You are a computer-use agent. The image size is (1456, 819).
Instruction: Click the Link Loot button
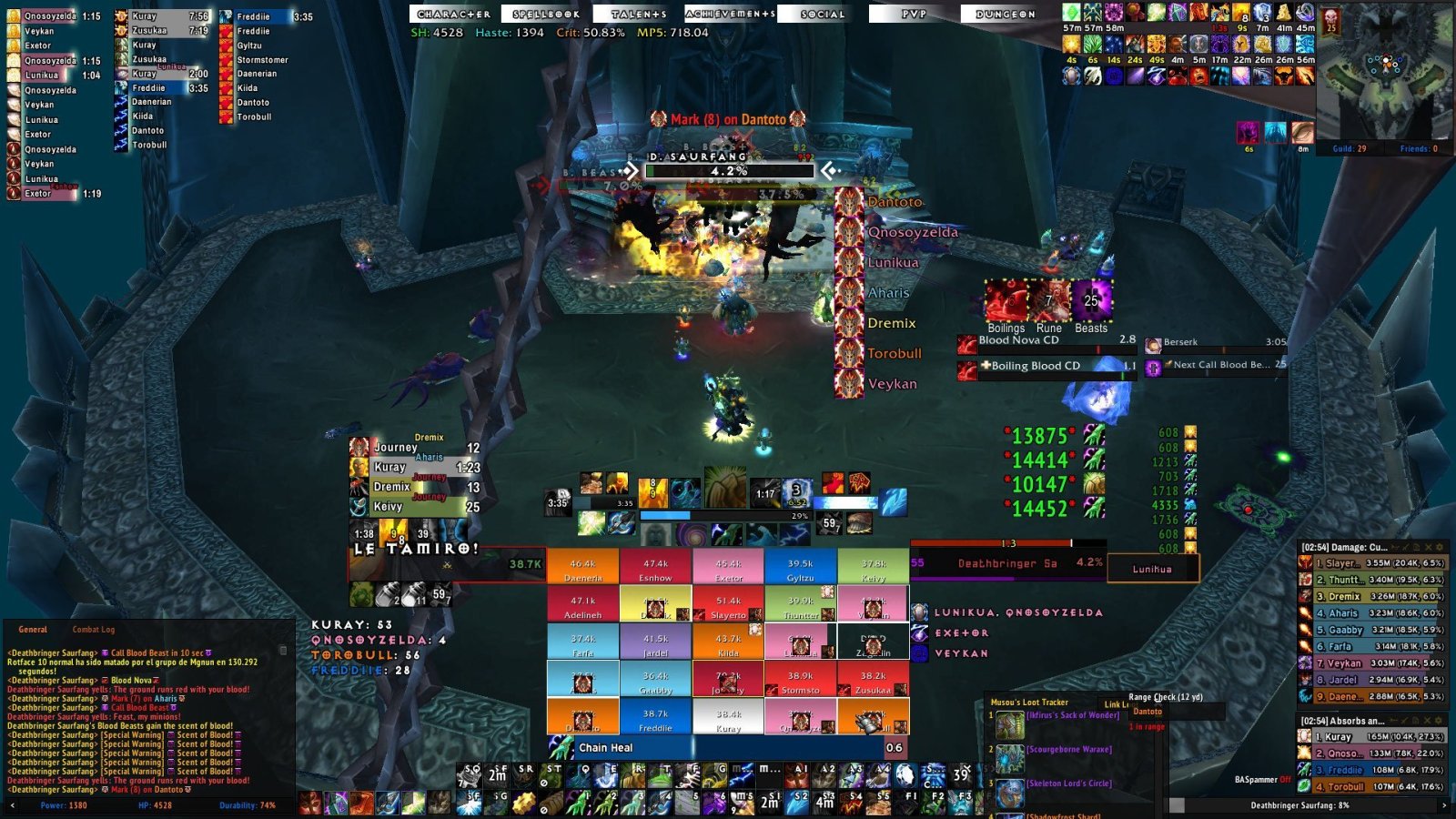(x=1116, y=705)
